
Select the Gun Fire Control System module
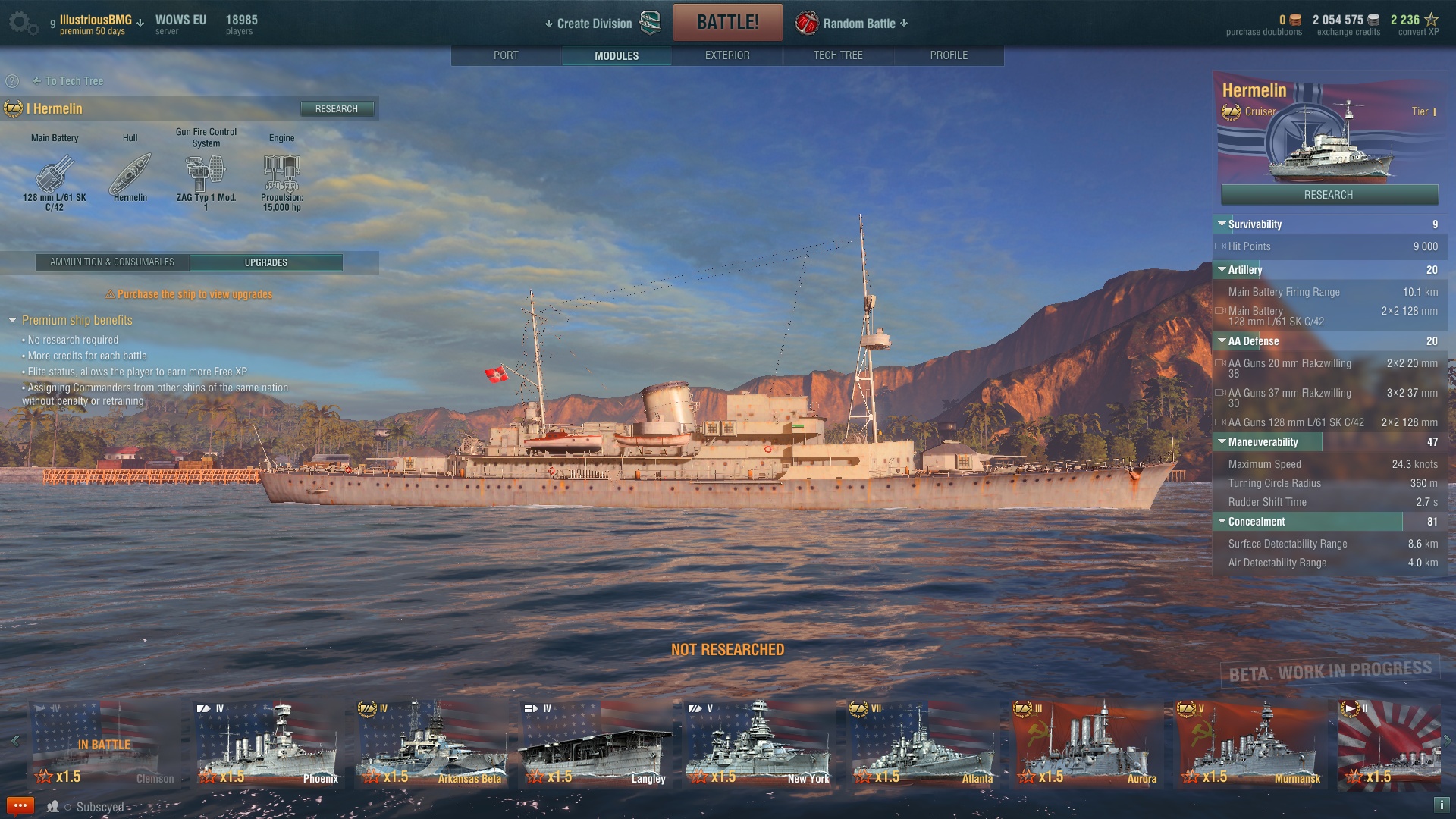206,176
